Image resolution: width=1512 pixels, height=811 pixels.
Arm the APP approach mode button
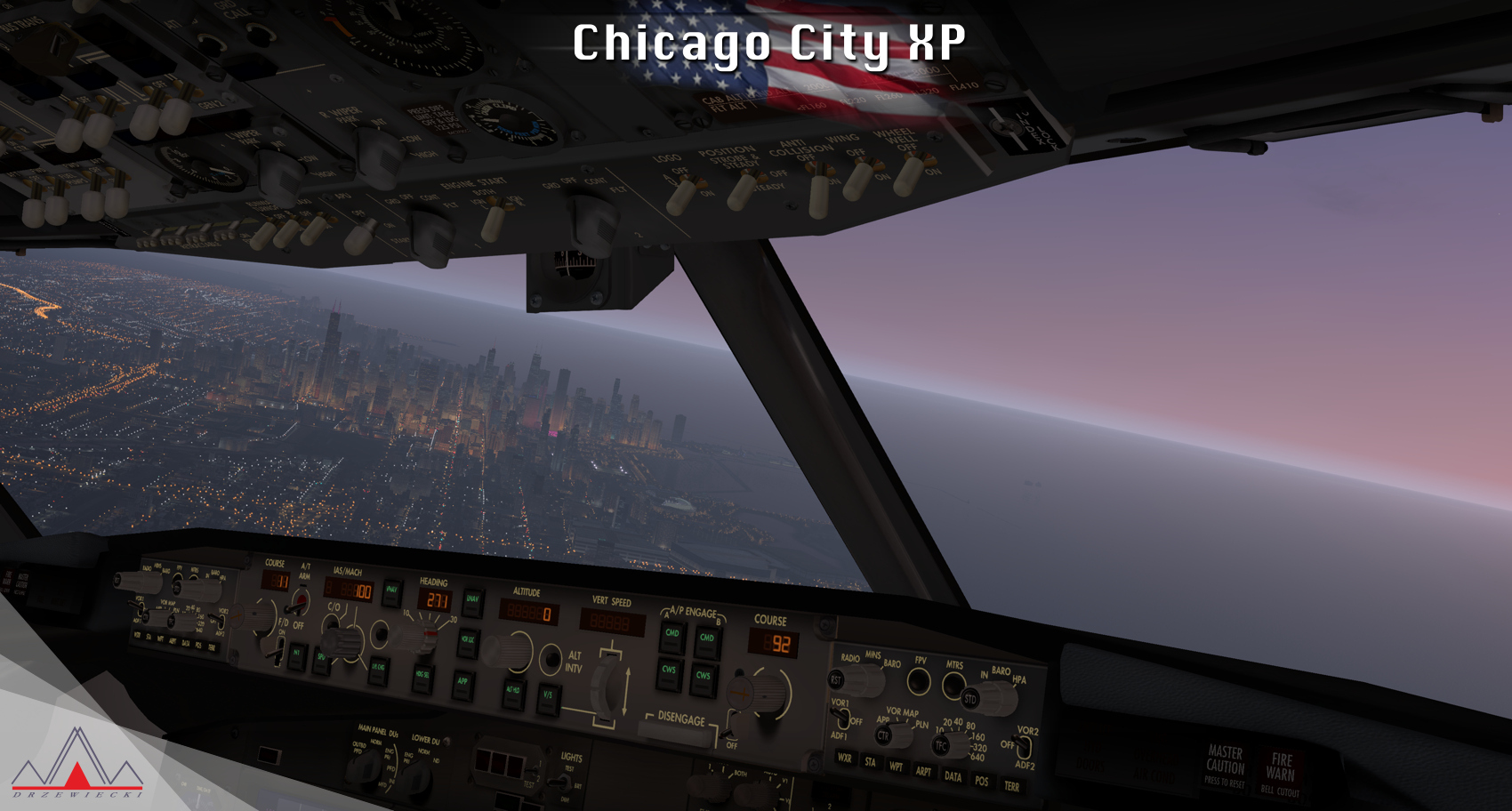pos(462,682)
